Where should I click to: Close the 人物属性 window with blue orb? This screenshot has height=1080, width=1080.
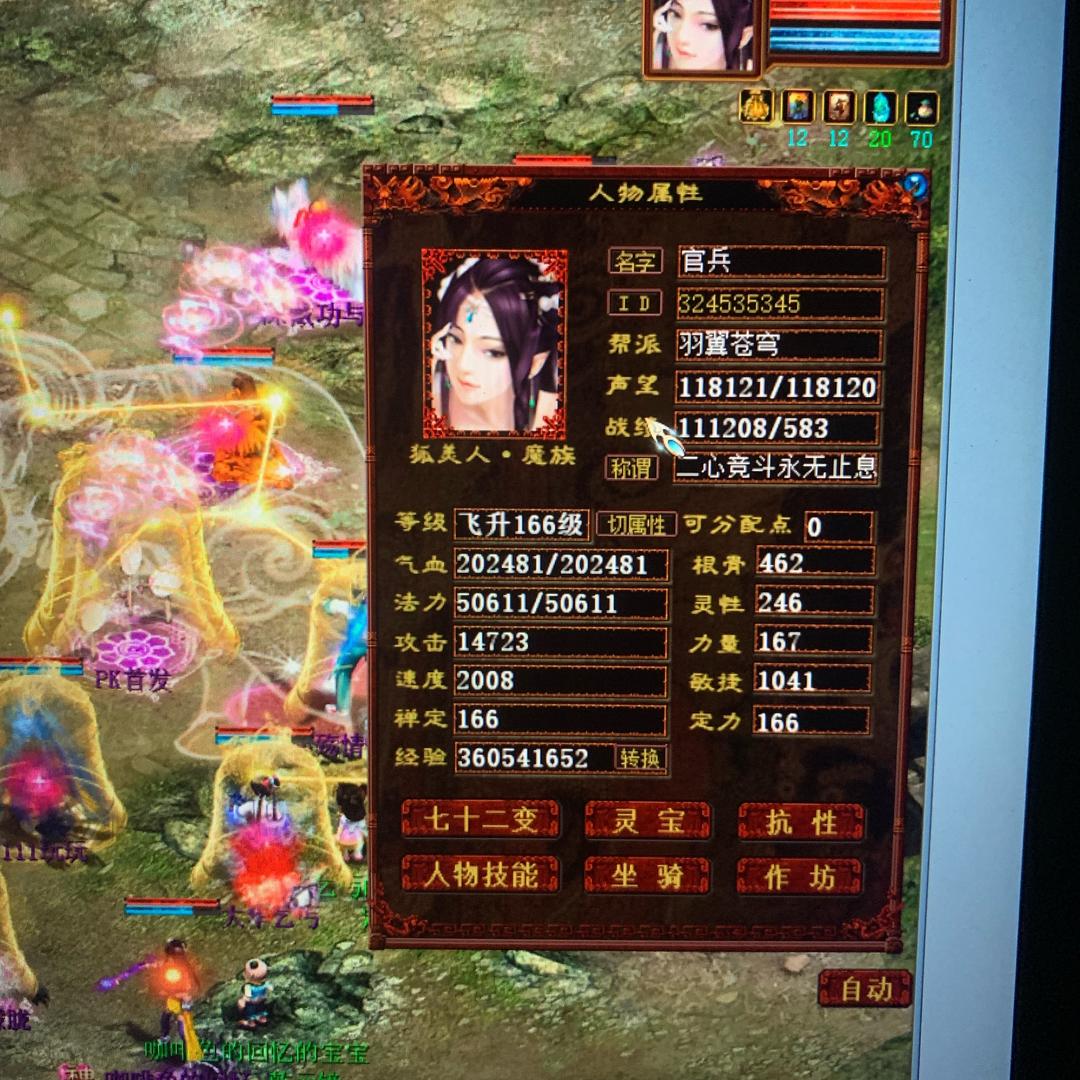coord(914,185)
